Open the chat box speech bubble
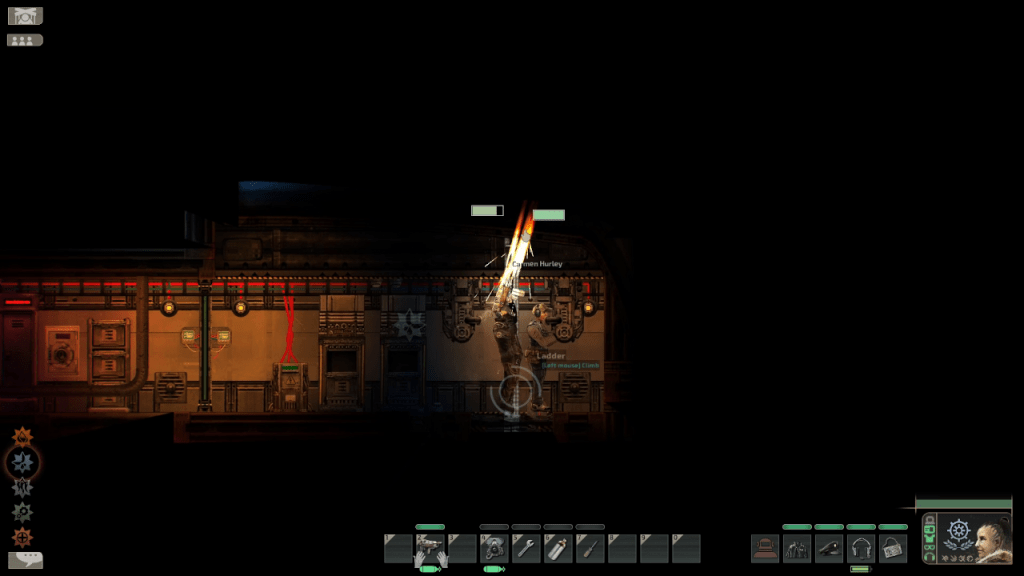1024x576 pixels. [x=24, y=560]
